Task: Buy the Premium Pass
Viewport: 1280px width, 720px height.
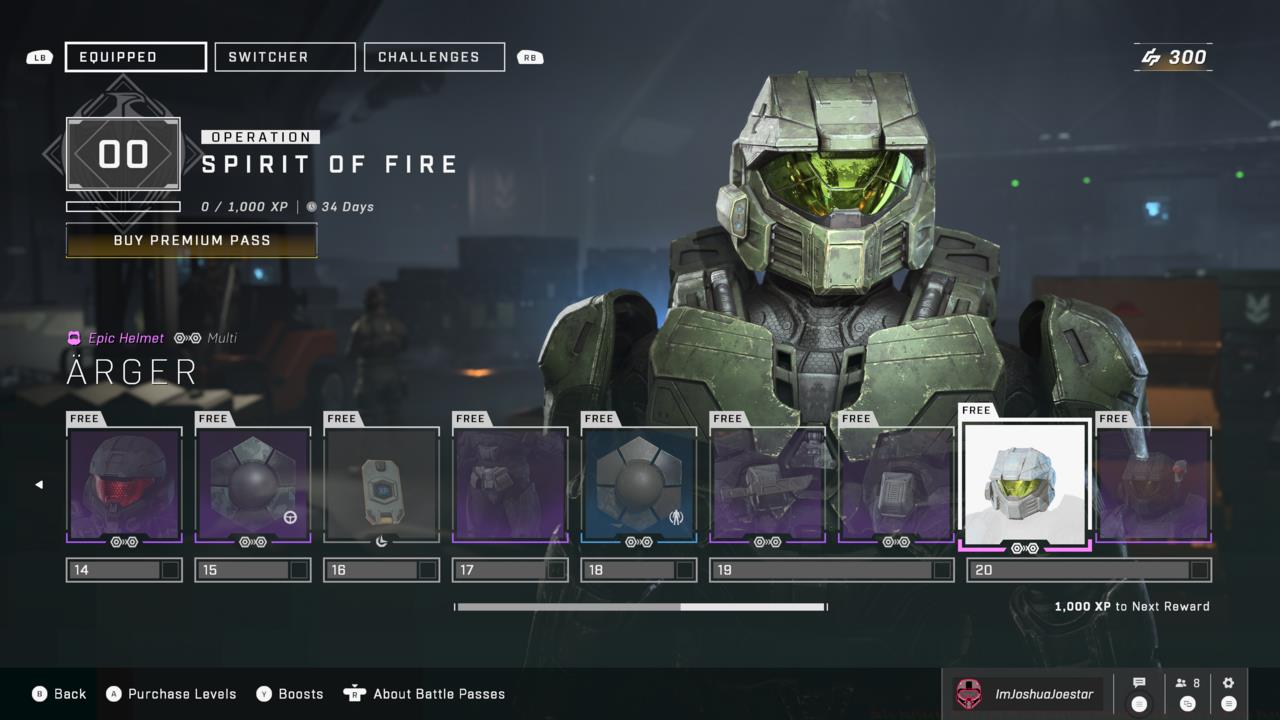Action: pos(191,241)
